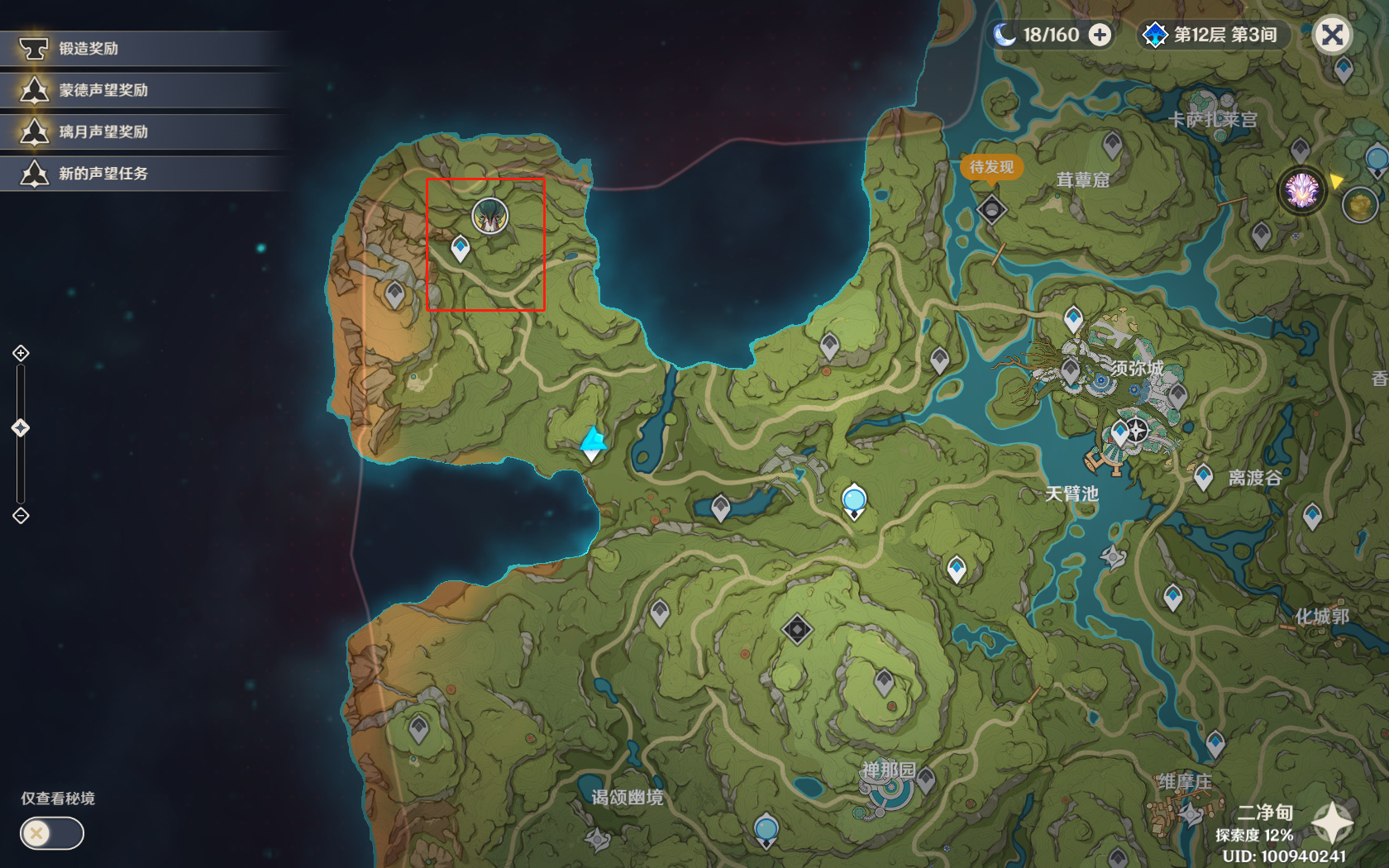Click the domain marker above 禅那园
The image size is (1389, 868).
click(x=797, y=630)
